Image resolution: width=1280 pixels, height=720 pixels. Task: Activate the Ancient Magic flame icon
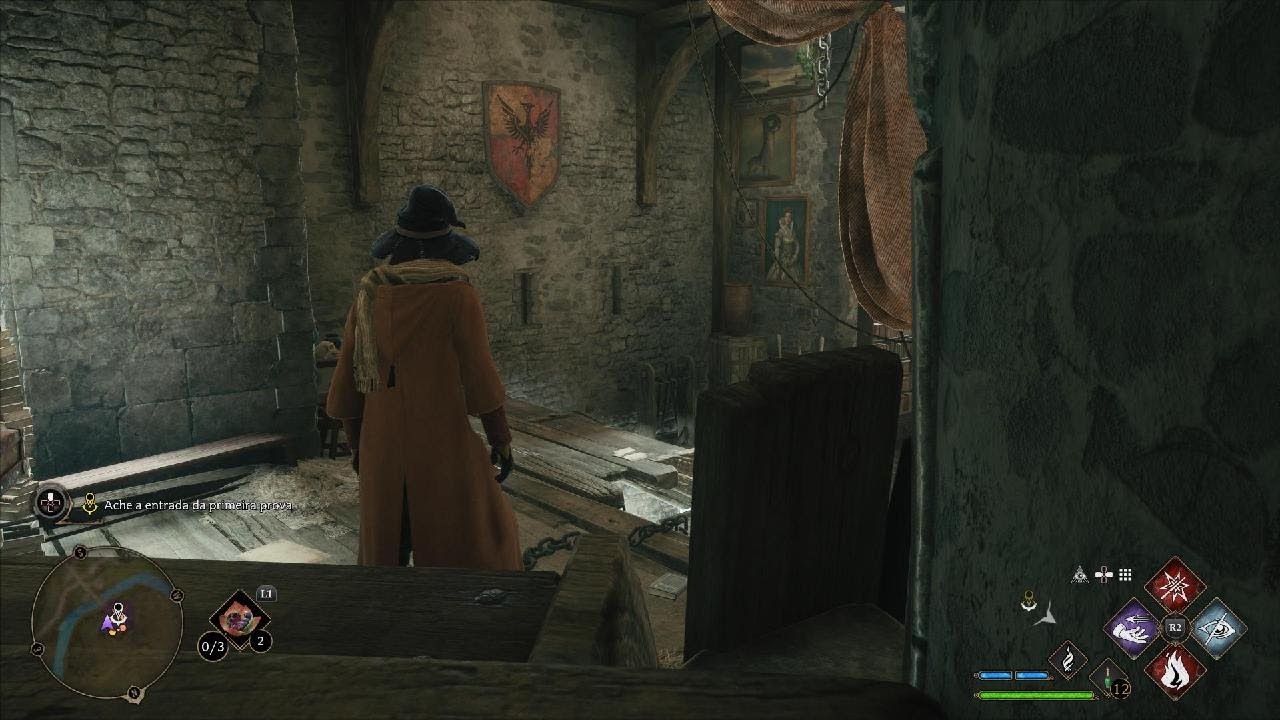[1067, 660]
